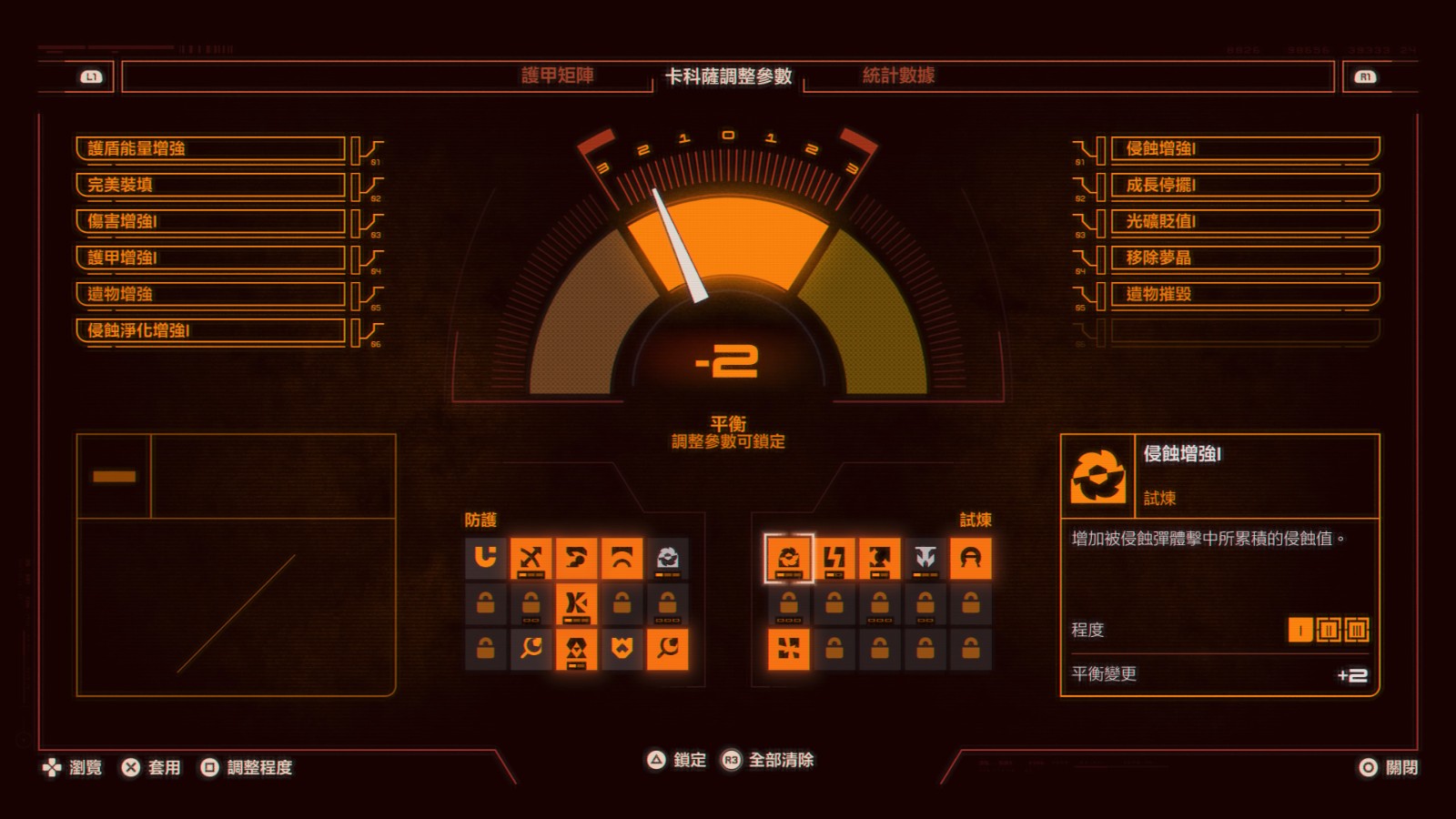Click the 傷害增強I row
Screen dimensions: 1456x819
(x=210, y=221)
